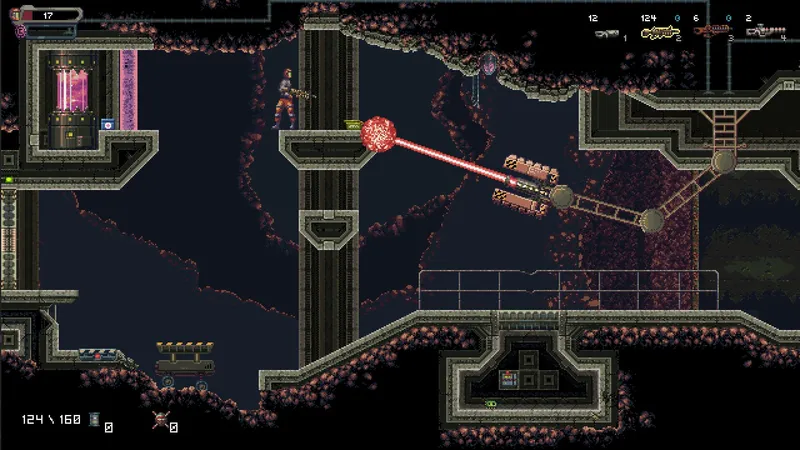Screen dimensions: 800x450
Task: Equip the grey launcher in slot 4
Action: pyautogui.click(x=764, y=32)
